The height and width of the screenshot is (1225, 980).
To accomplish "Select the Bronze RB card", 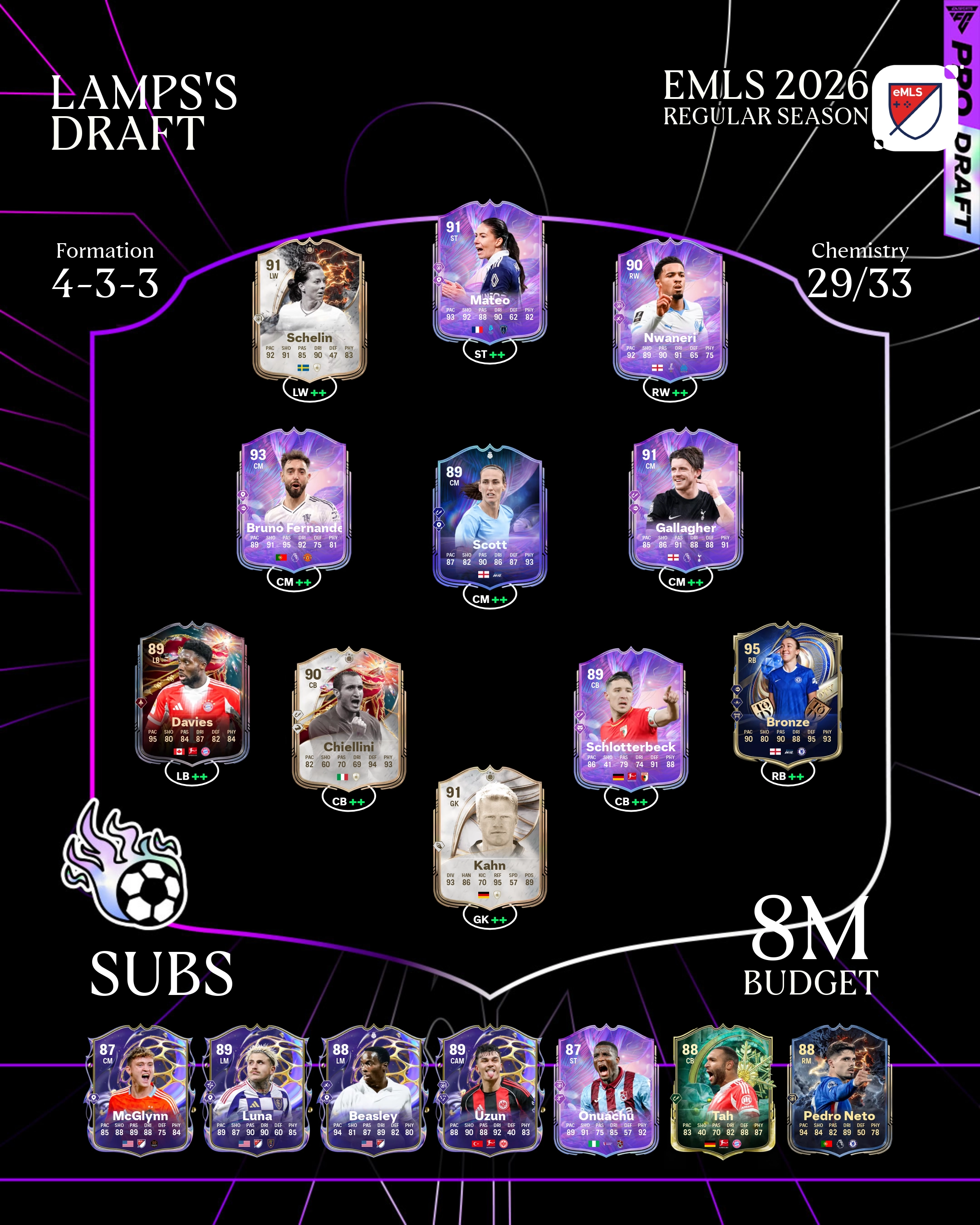I will coord(788,694).
